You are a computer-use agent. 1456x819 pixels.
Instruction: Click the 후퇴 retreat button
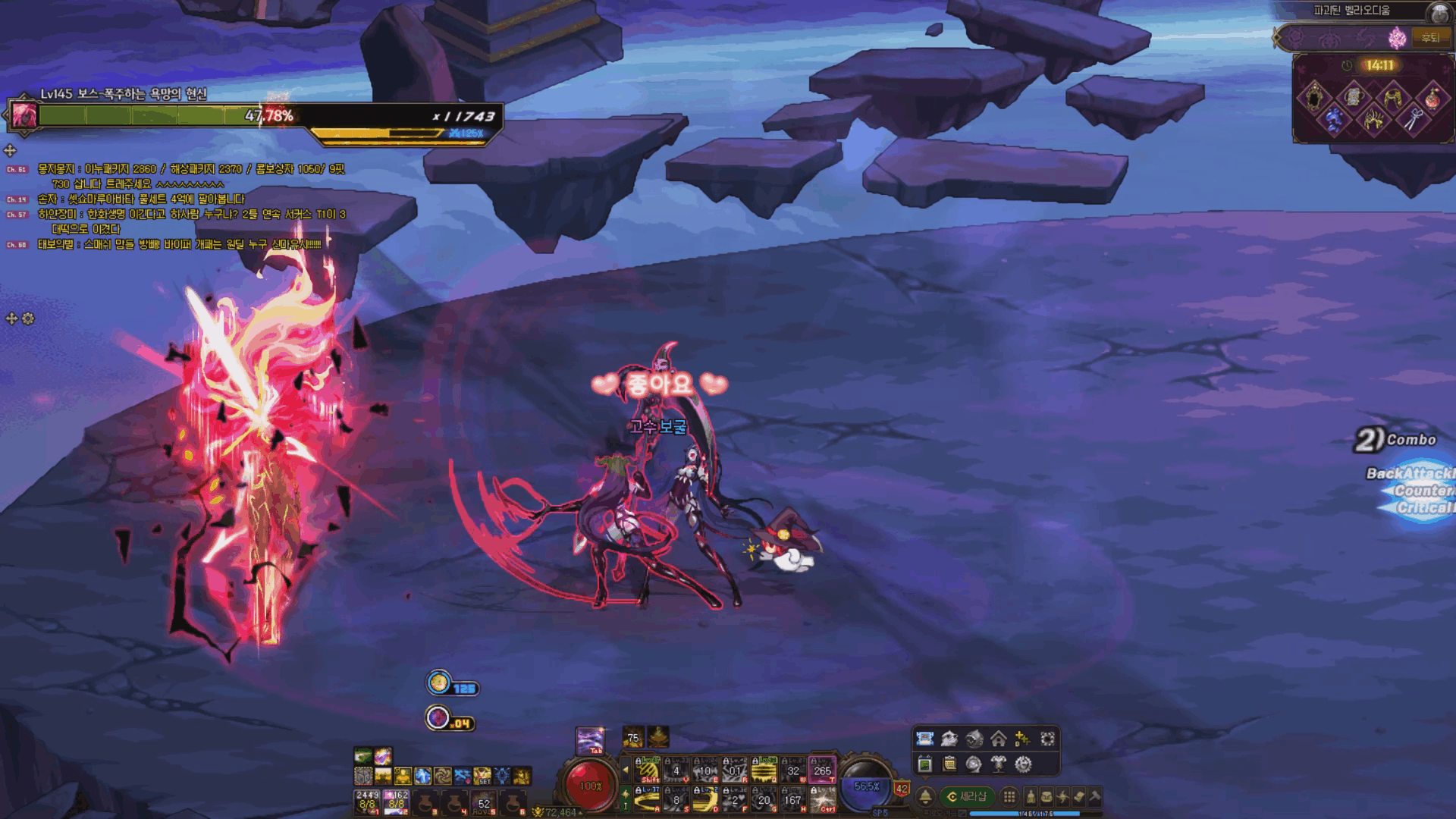coord(1430,37)
